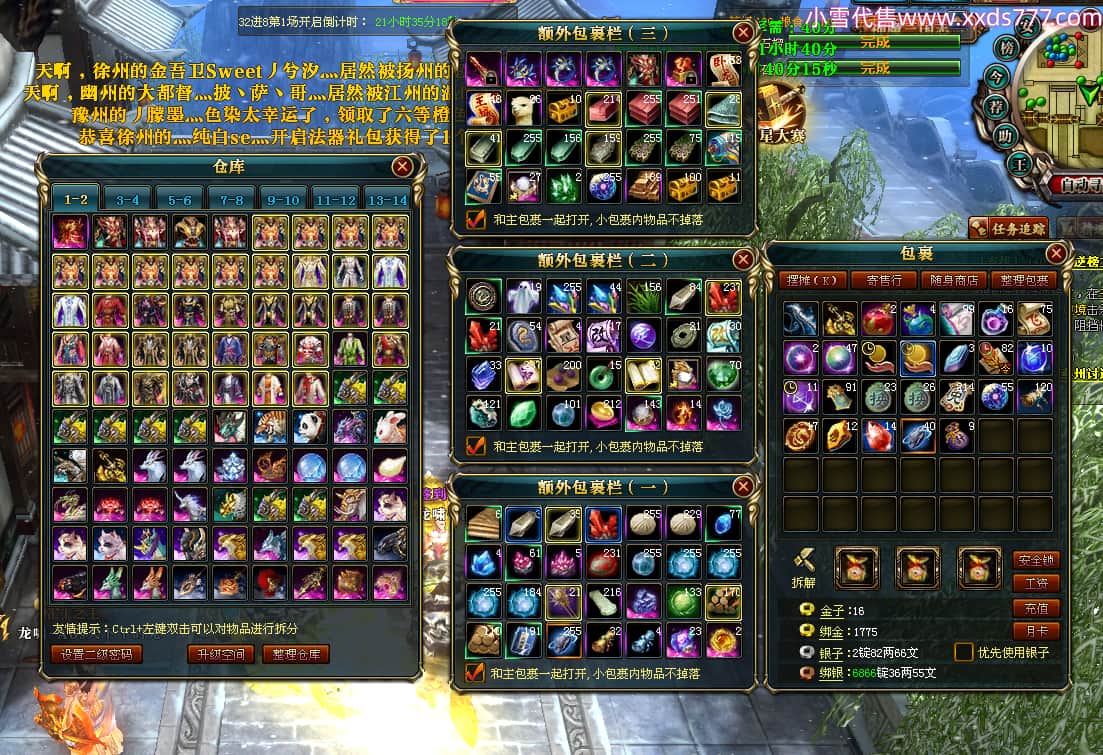This screenshot has height=755, width=1103.
Task: Open the 任务追踪 quest tracker
Action: click(x=1006, y=227)
